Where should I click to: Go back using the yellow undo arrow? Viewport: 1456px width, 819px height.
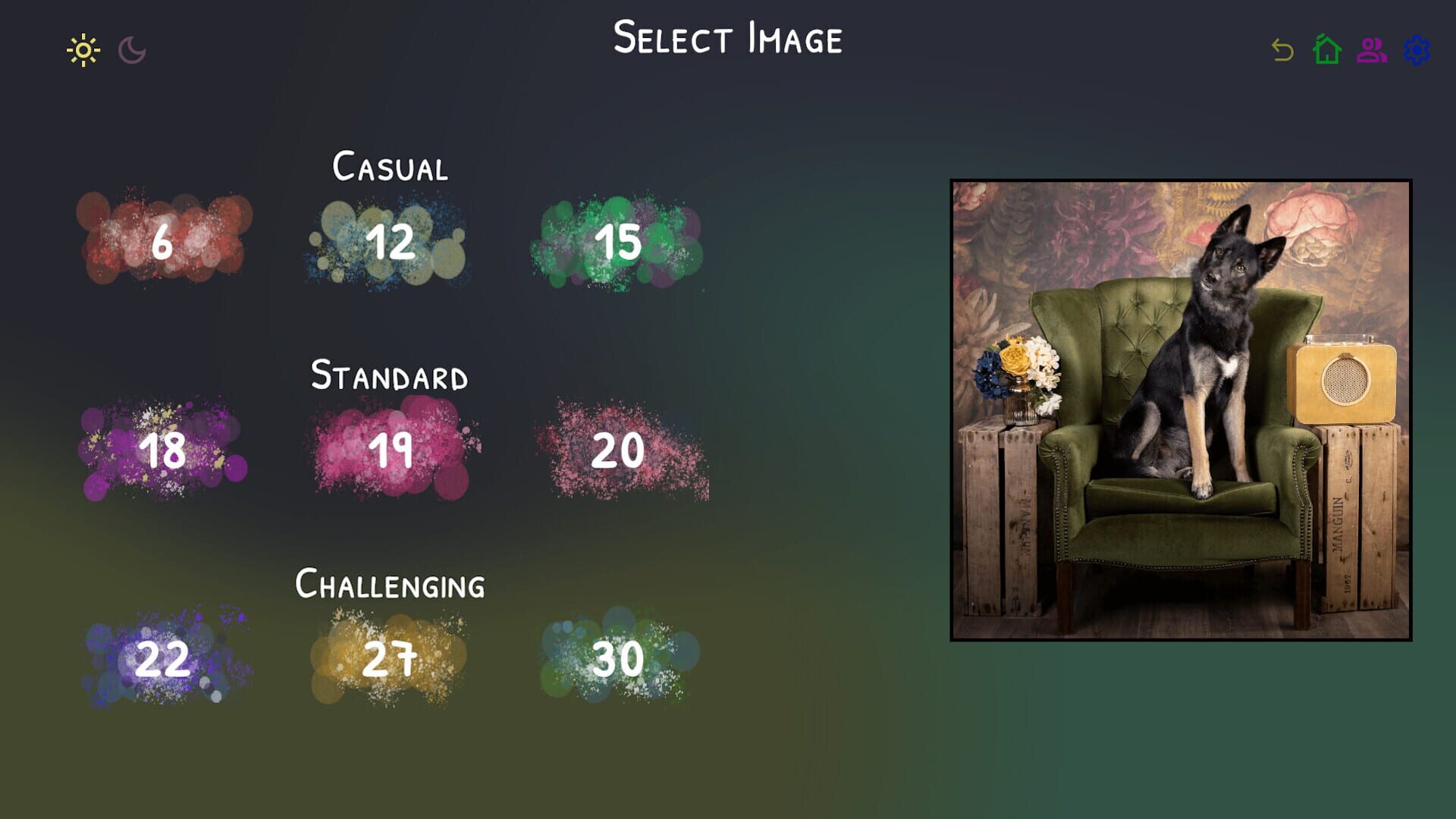(x=1281, y=51)
